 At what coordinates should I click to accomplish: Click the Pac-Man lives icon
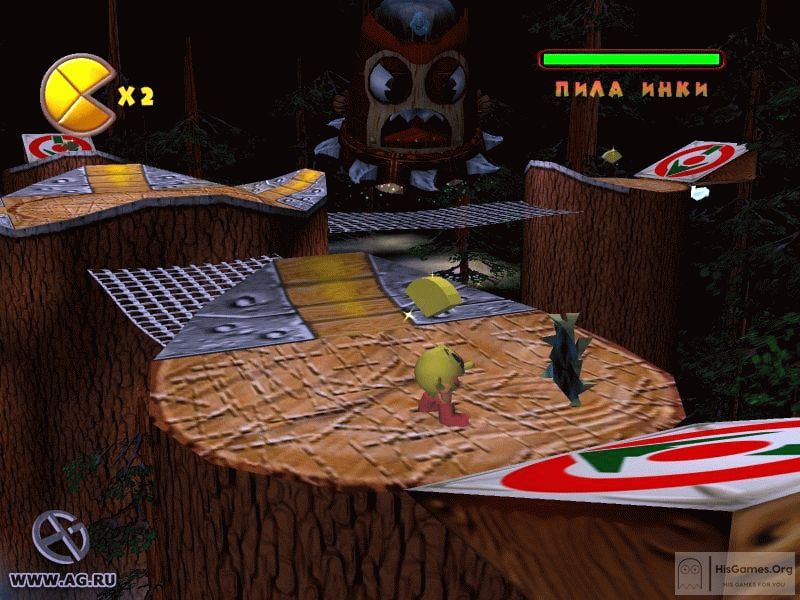[x=77, y=94]
